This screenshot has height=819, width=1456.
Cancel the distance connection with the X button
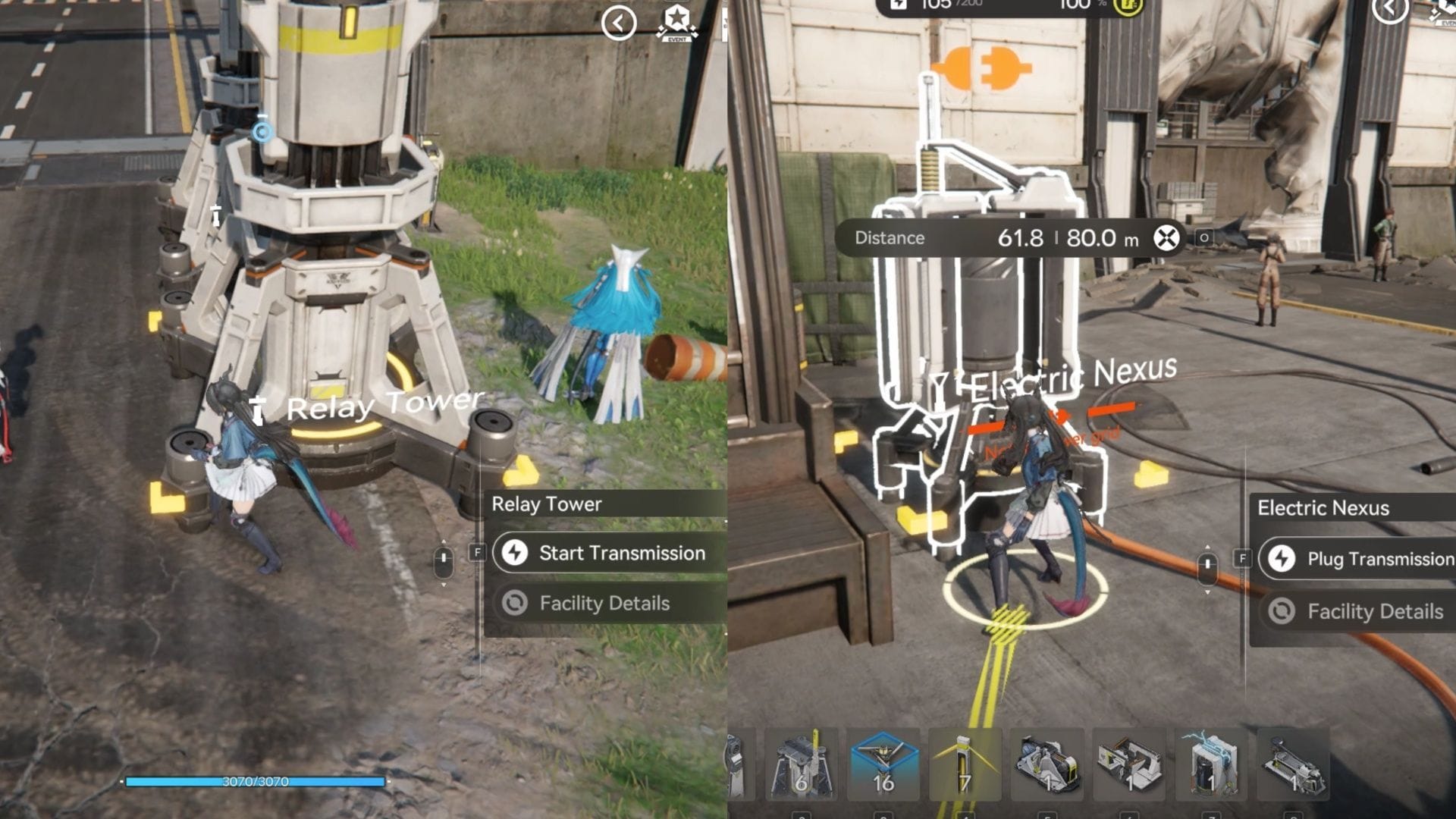(1166, 238)
